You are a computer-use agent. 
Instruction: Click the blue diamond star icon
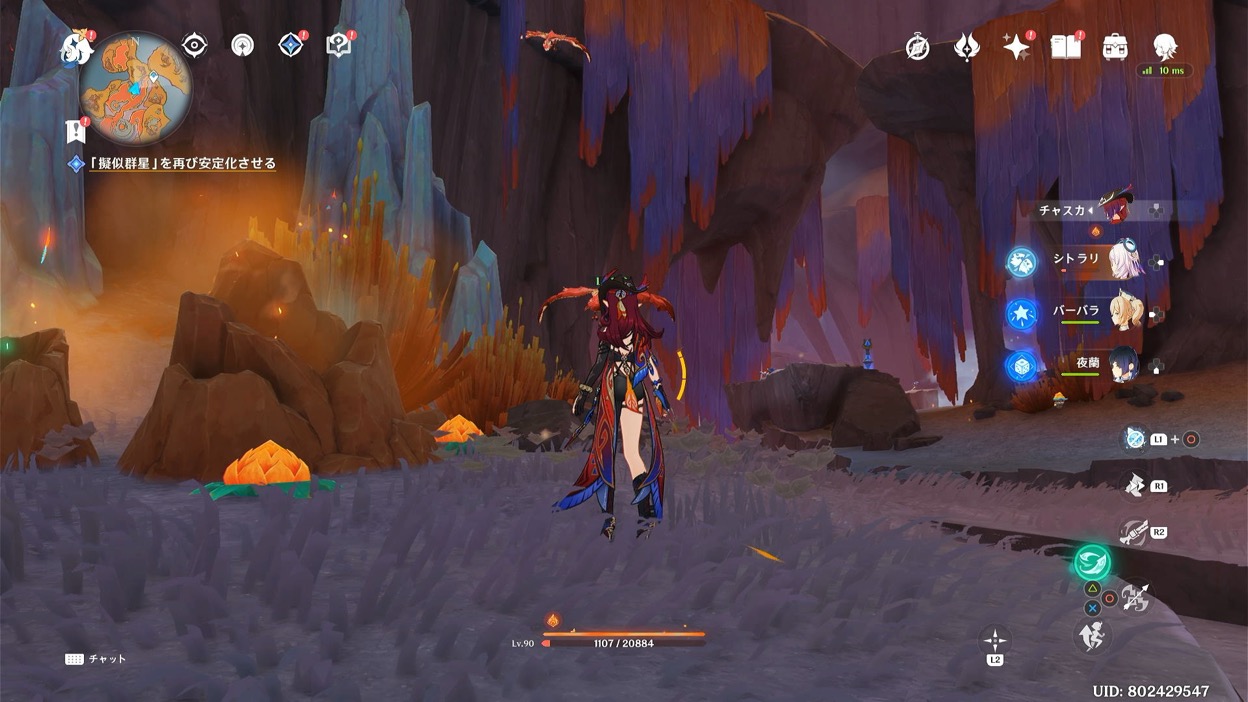291,45
